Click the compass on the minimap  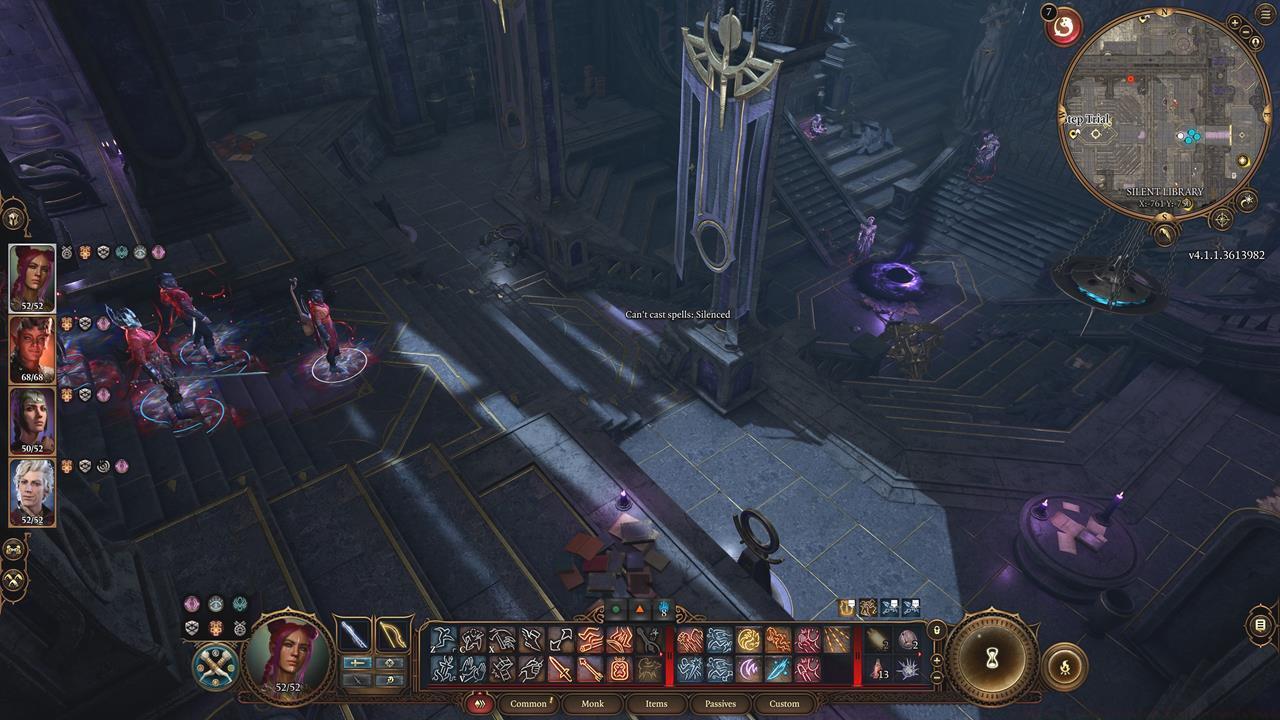click(x=1220, y=218)
